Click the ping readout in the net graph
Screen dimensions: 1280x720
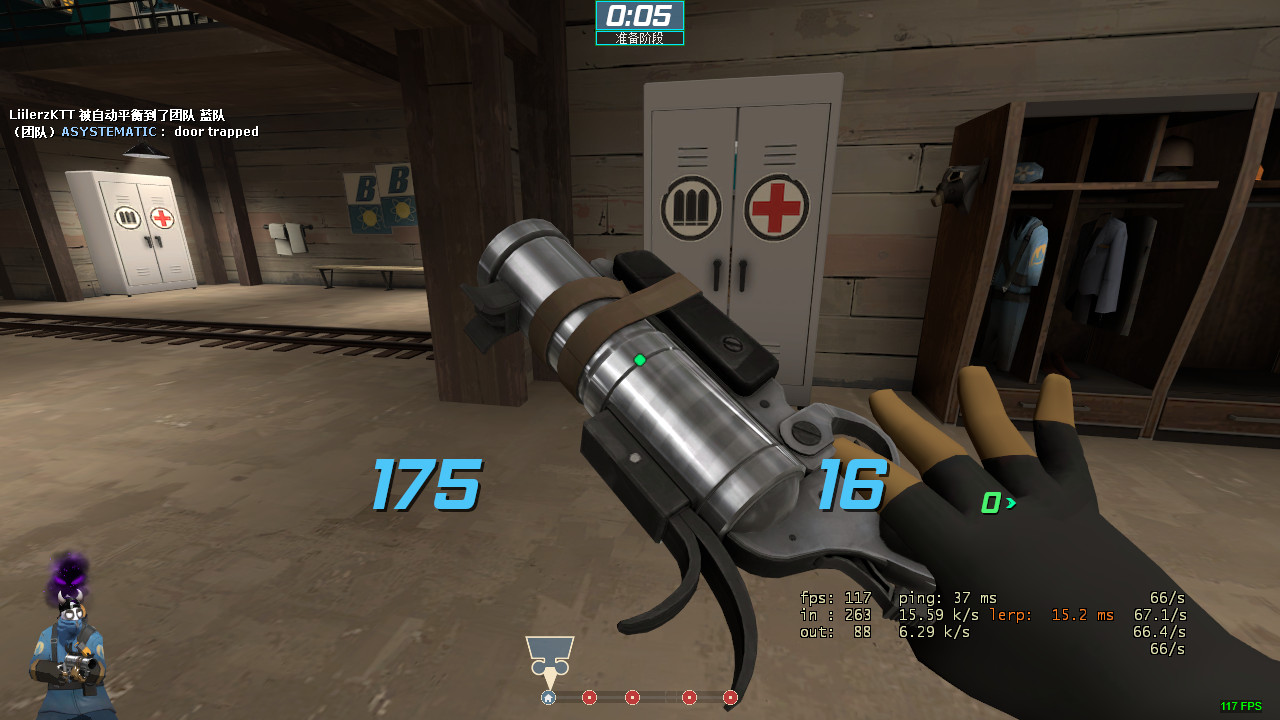946,597
